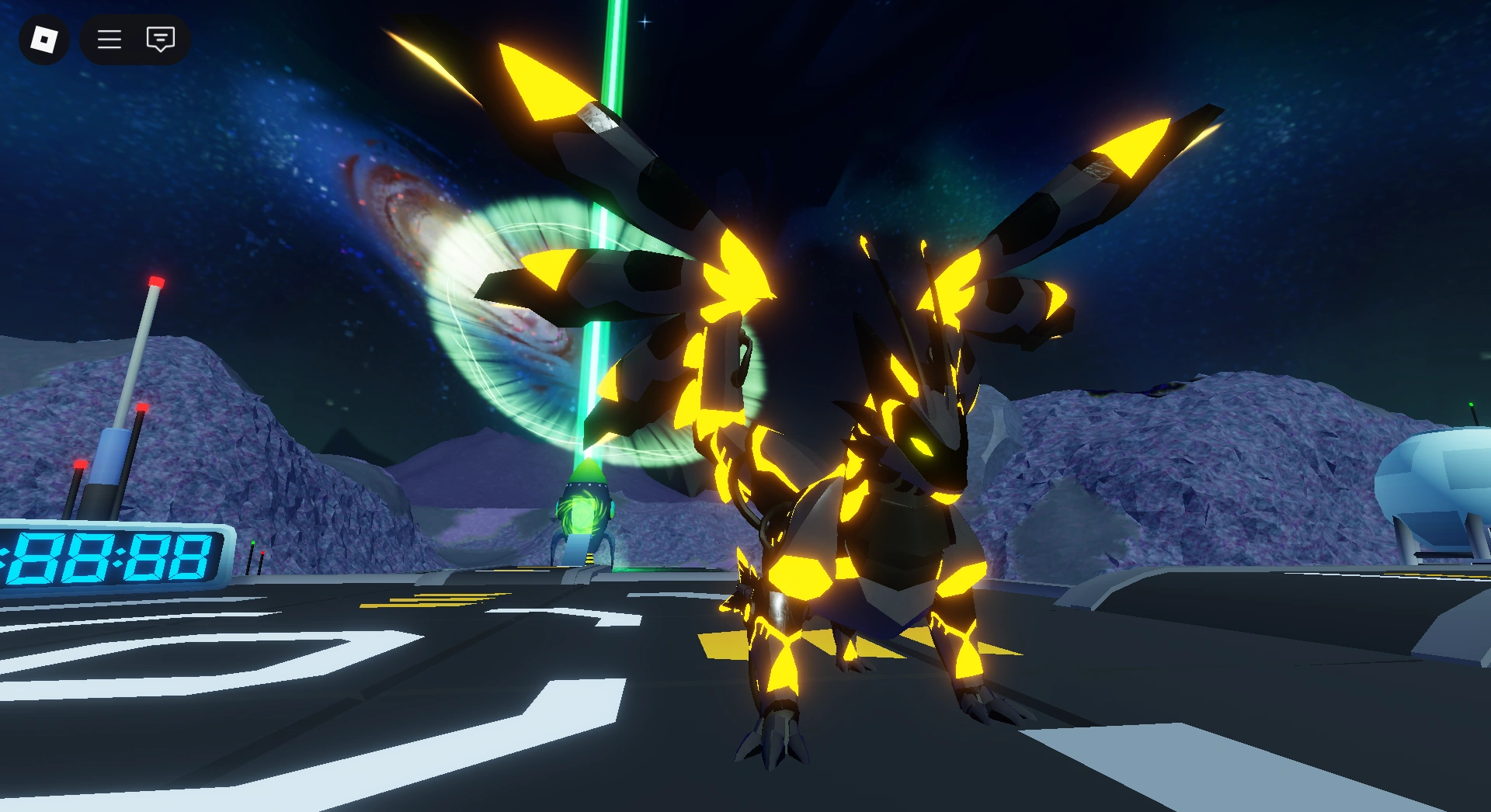
Task: Click the chat notification icon
Action: [159, 40]
